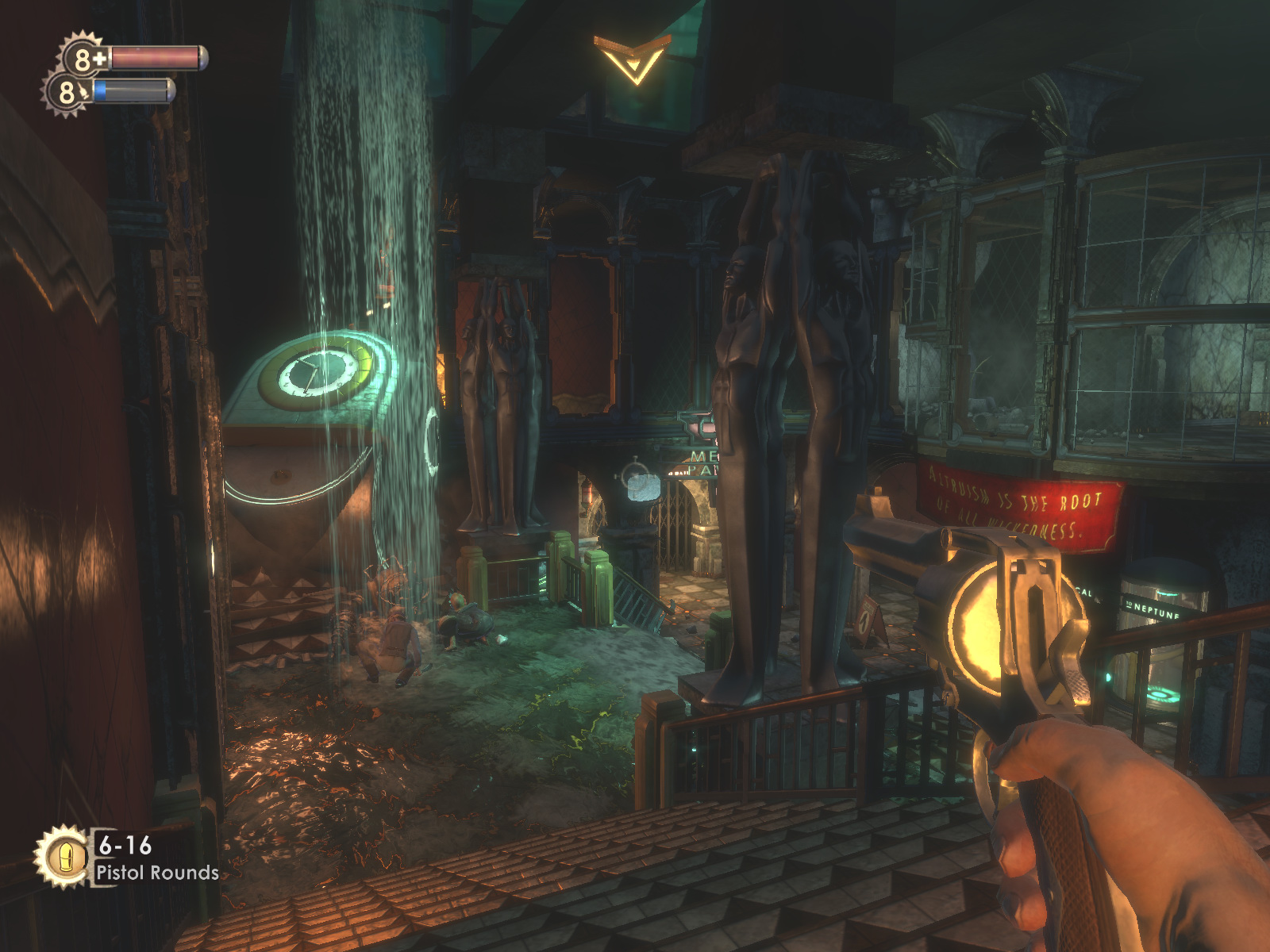Screen dimensions: 1270x952
Task: Click the pistol rounds bullet icon
Action: (62, 857)
